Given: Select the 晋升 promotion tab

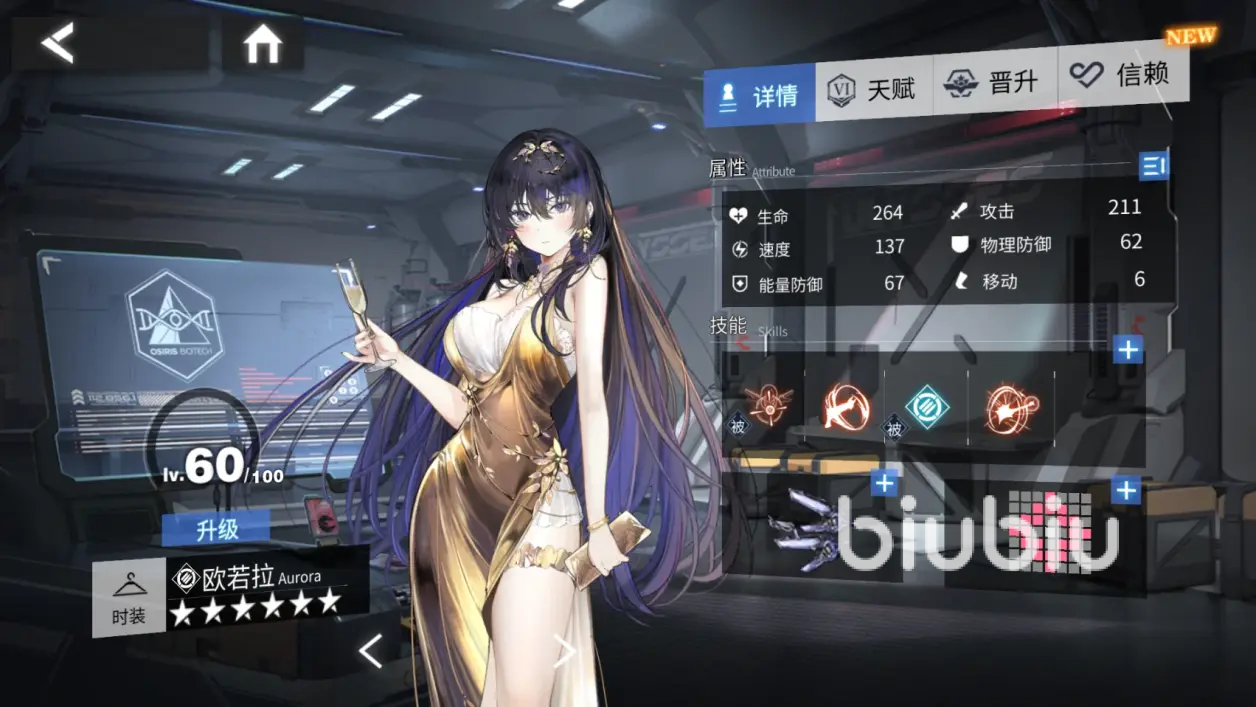Looking at the screenshot, I should [995, 82].
